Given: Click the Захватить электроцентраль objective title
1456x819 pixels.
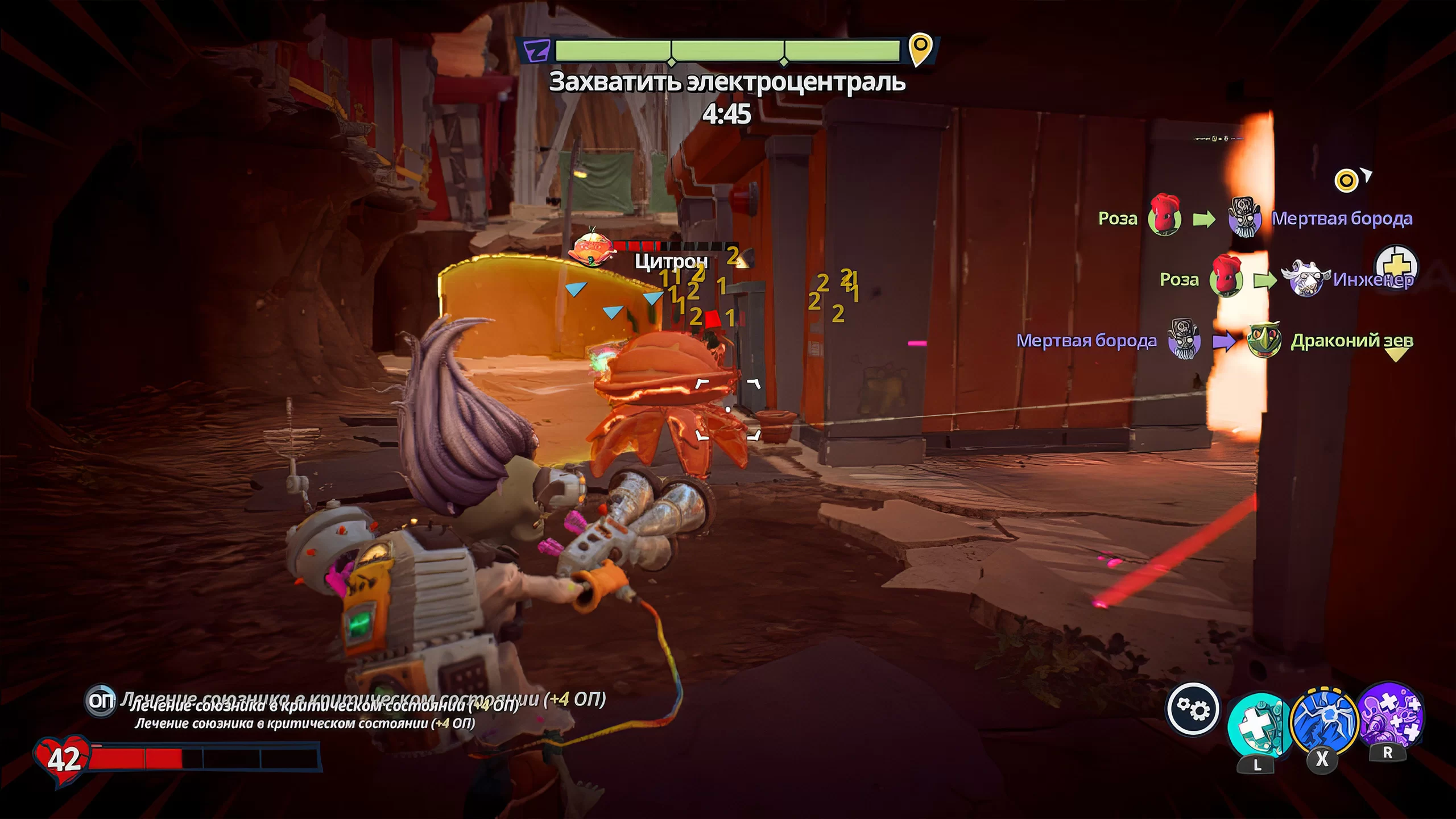Looking at the screenshot, I should coord(727,82).
